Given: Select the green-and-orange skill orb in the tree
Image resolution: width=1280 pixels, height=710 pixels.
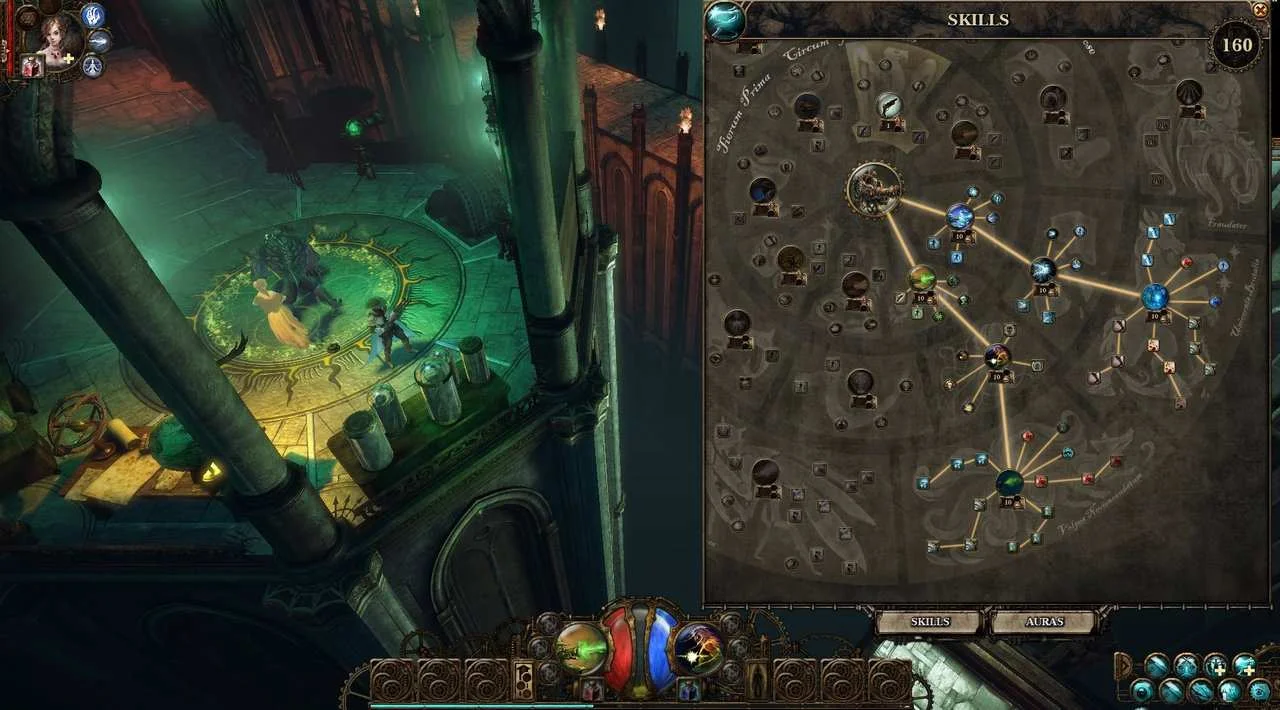Looking at the screenshot, I should click(x=922, y=279).
